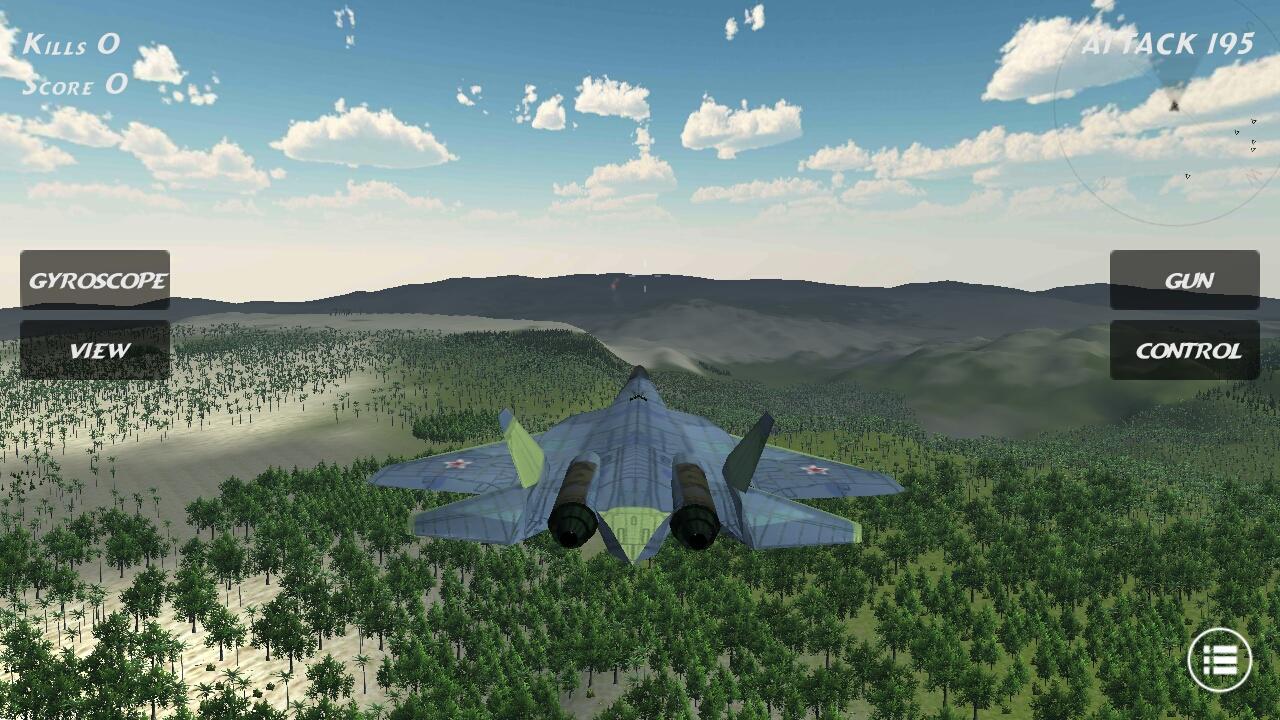Open the CONTROL options panel
The width and height of the screenshot is (1280, 720).
1183,351
